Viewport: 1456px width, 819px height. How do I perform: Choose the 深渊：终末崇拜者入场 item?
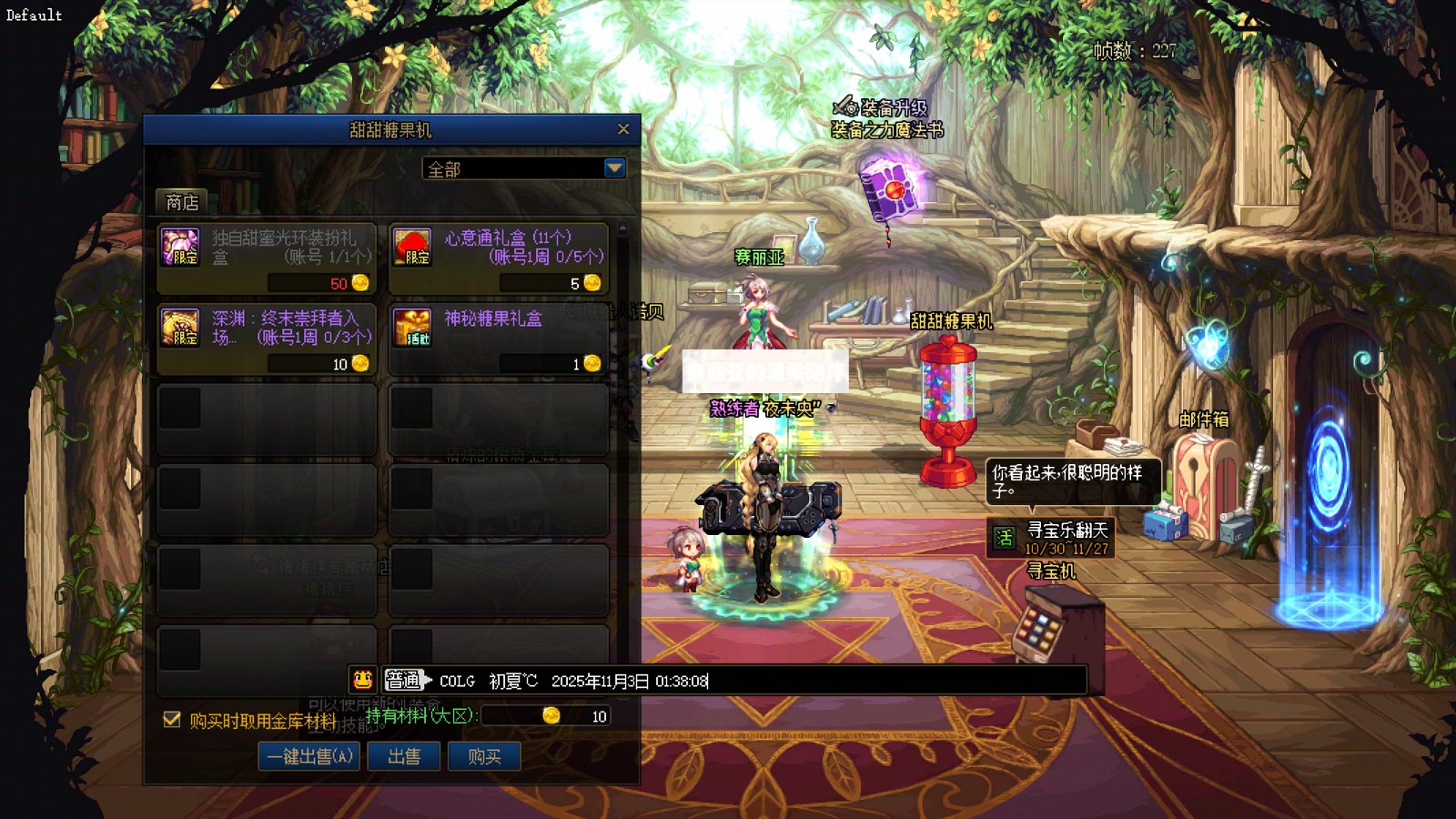click(267, 339)
